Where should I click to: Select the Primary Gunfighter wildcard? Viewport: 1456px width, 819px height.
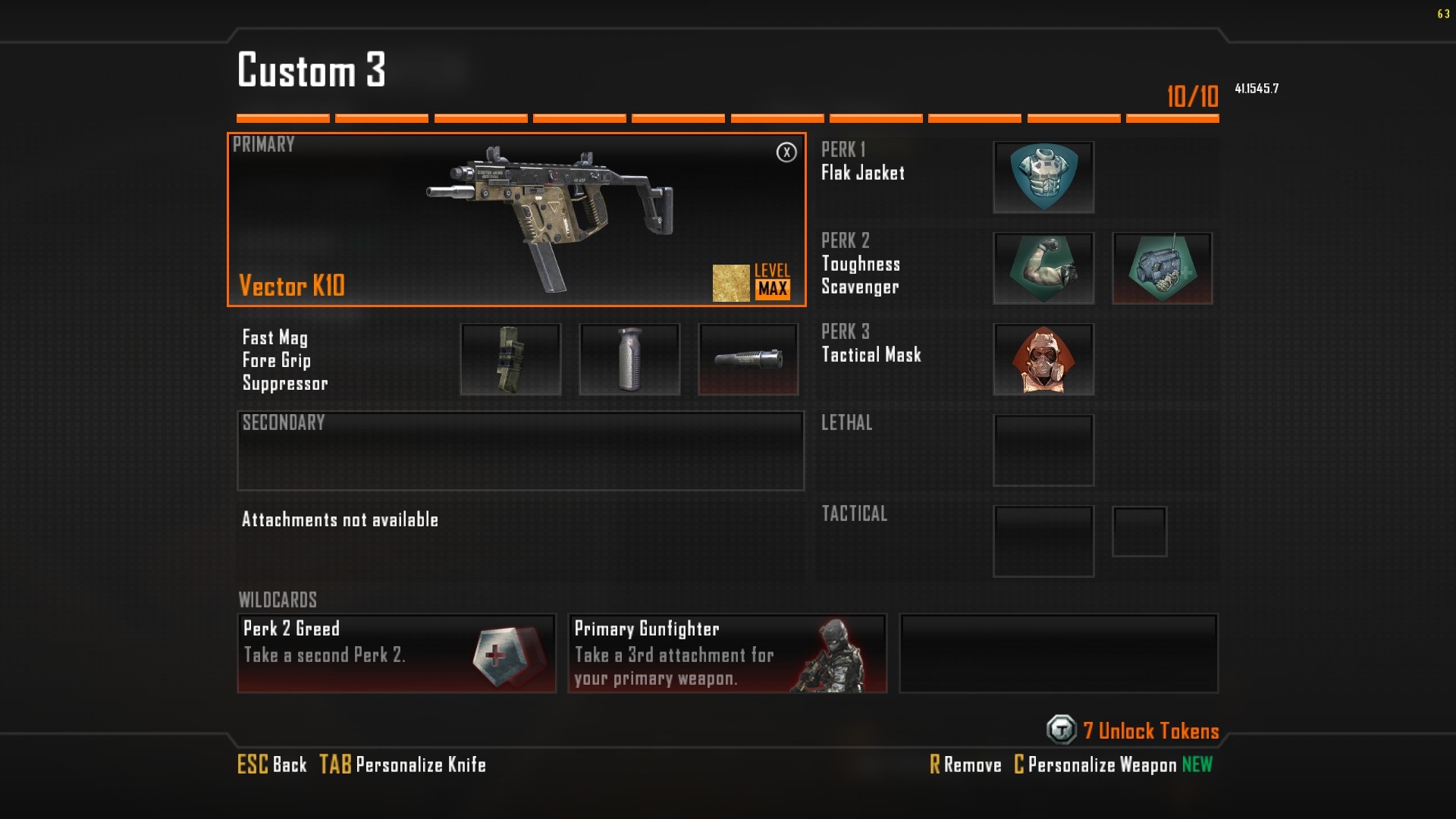(x=727, y=653)
